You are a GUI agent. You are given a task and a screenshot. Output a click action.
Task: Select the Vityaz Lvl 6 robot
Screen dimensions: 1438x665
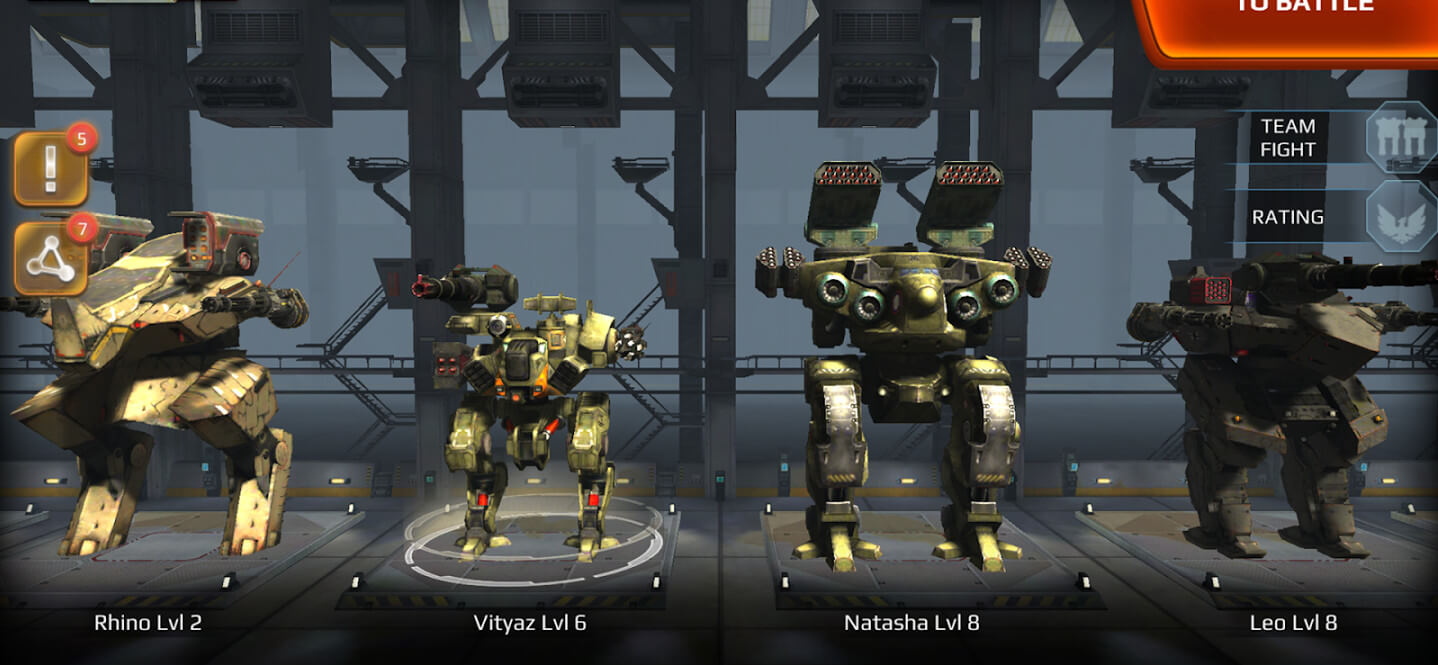pos(530,410)
